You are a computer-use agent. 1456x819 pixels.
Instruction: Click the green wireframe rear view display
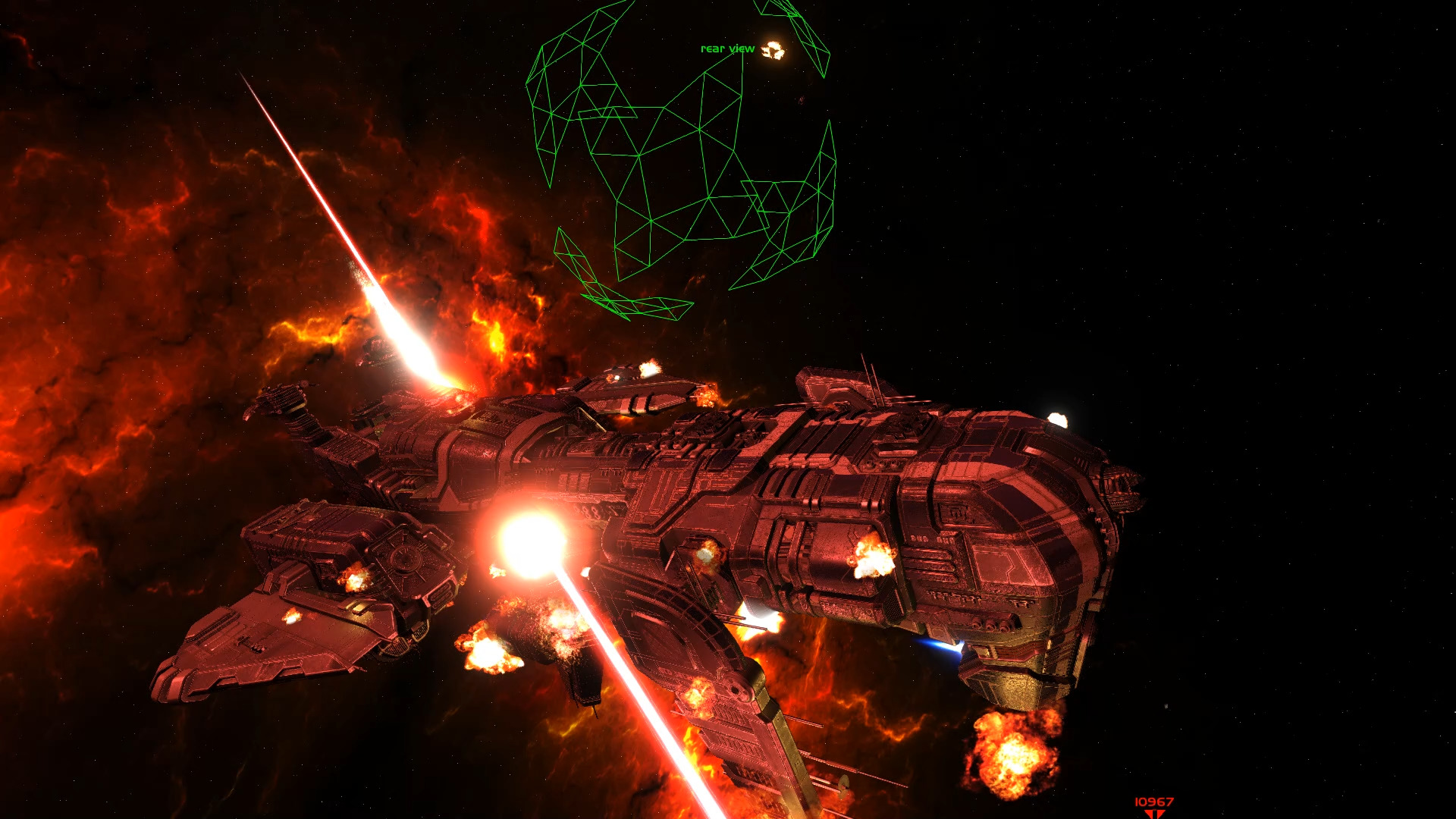click(x=680, y=159)
